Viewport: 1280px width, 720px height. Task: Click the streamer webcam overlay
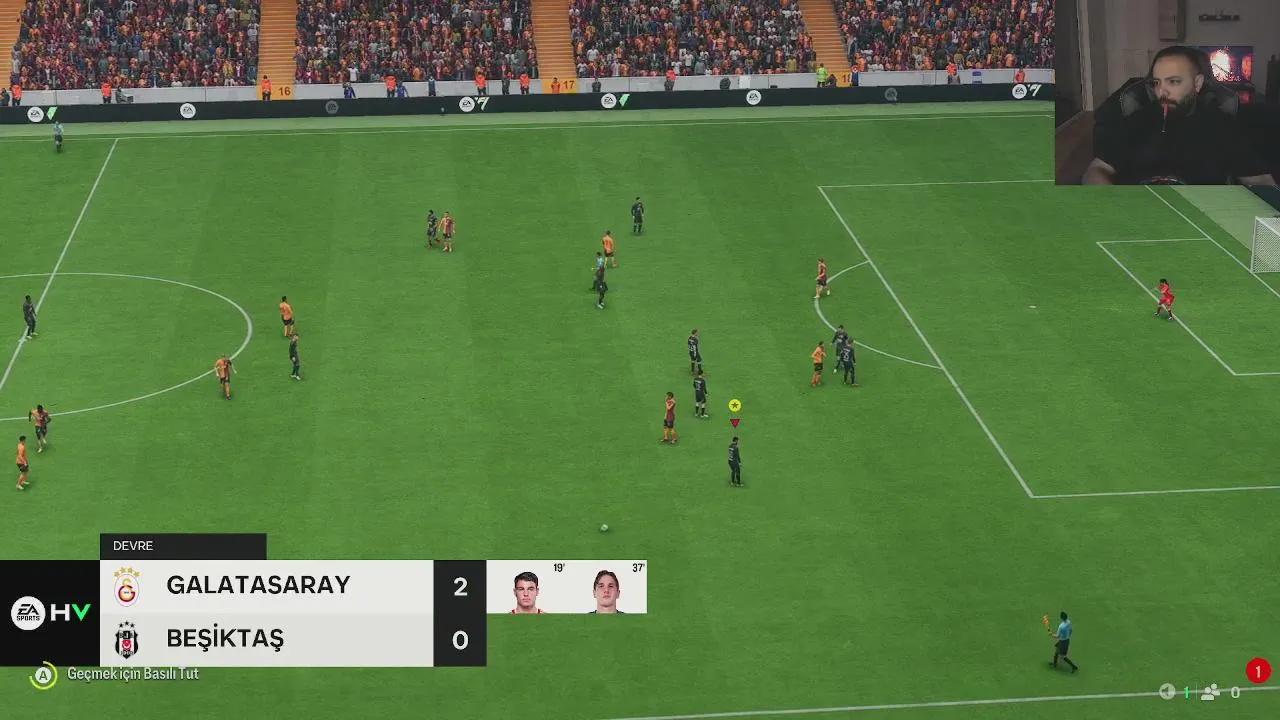(x=1167, y=92)
